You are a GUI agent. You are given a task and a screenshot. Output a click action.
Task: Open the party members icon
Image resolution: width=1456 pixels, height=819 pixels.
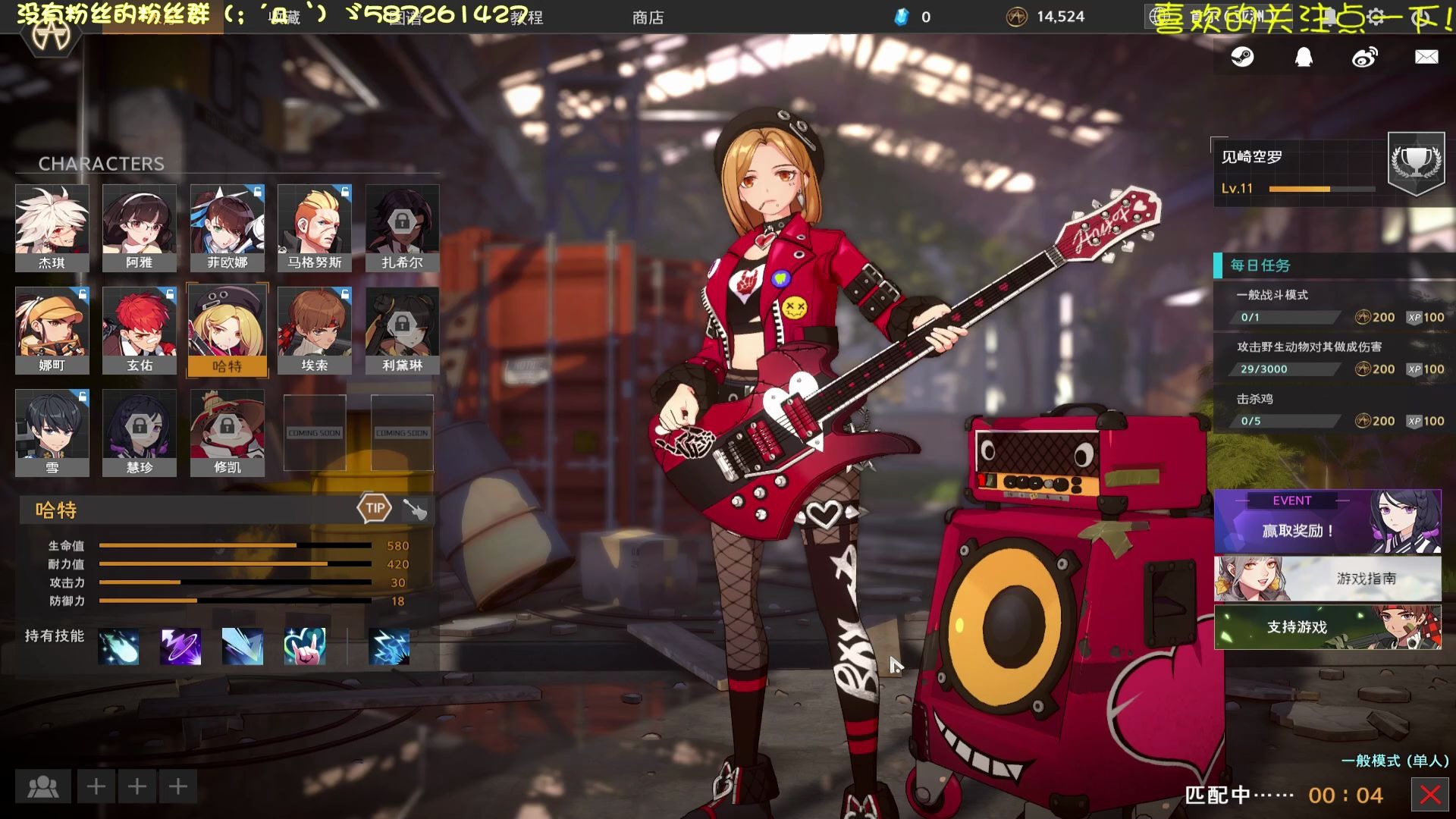43,786
